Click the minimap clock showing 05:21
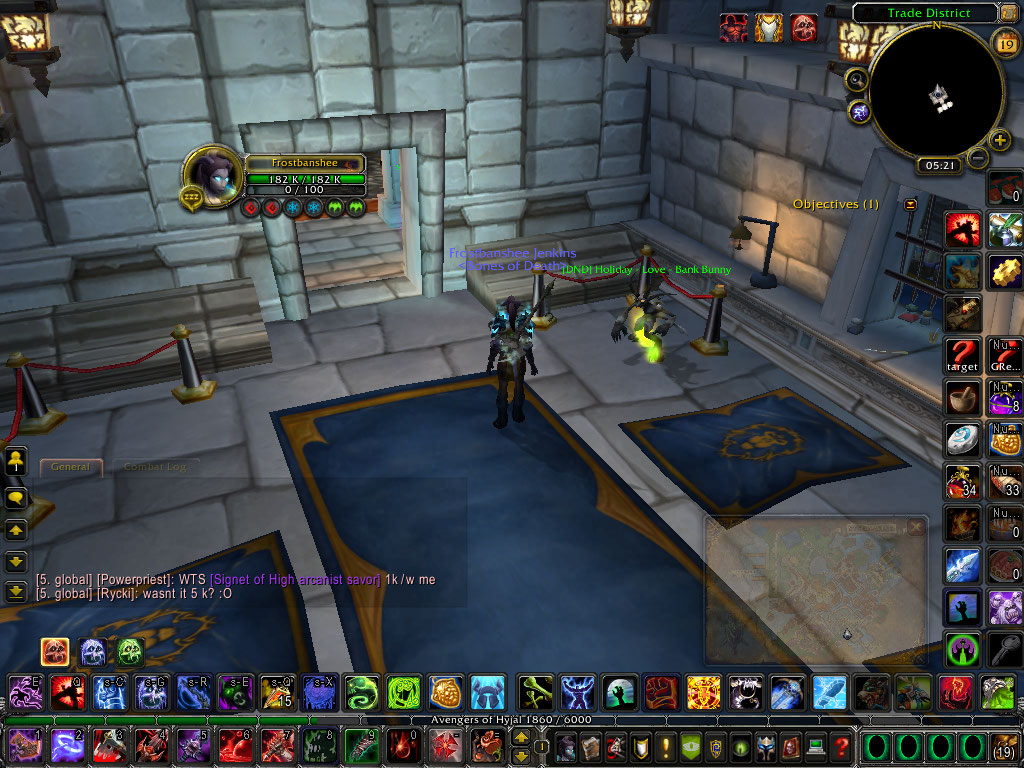This screenshot has width=1024, height=768. pos(940,165)
